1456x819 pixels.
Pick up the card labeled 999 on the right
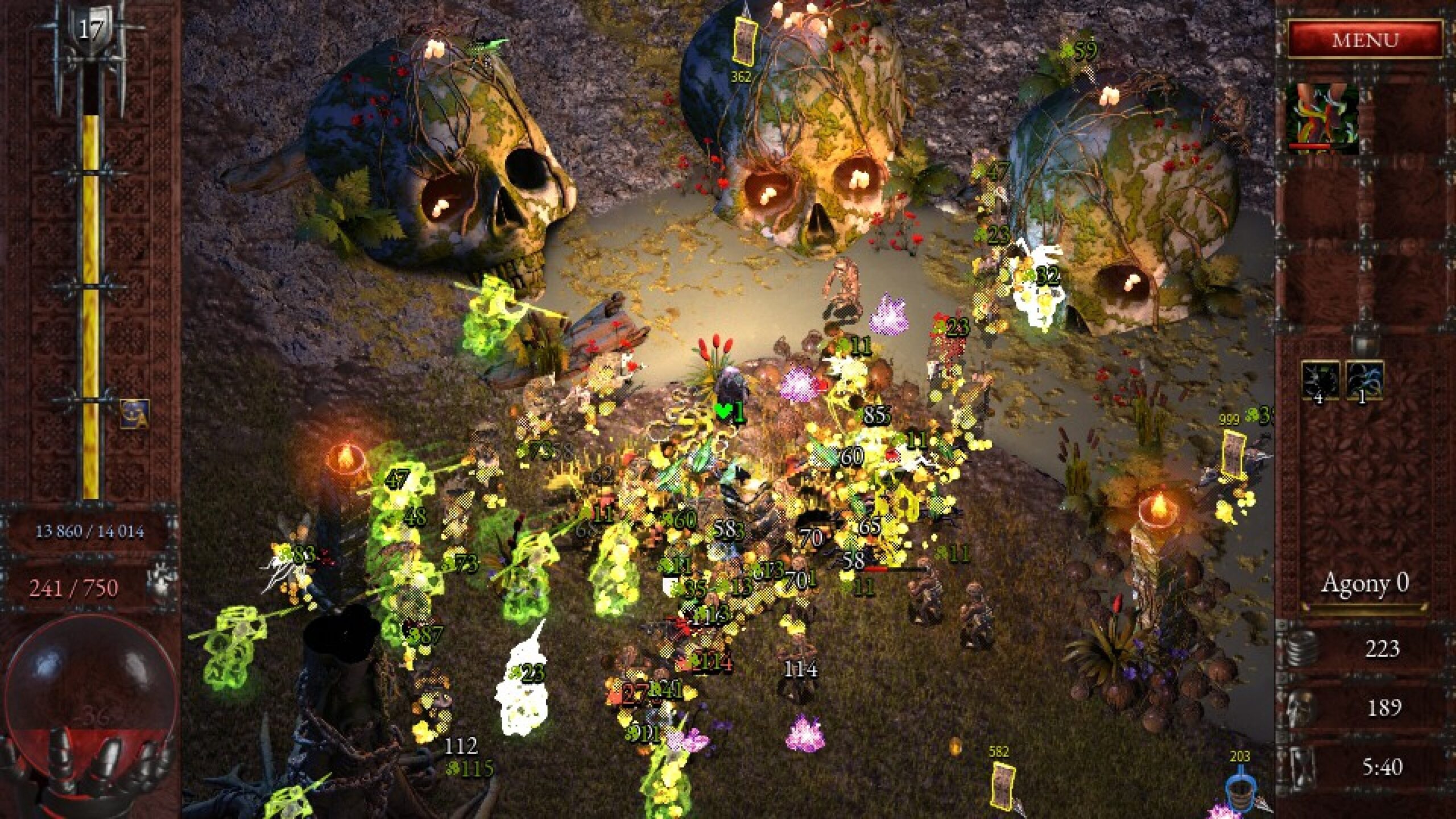(x=1234, y=454)
